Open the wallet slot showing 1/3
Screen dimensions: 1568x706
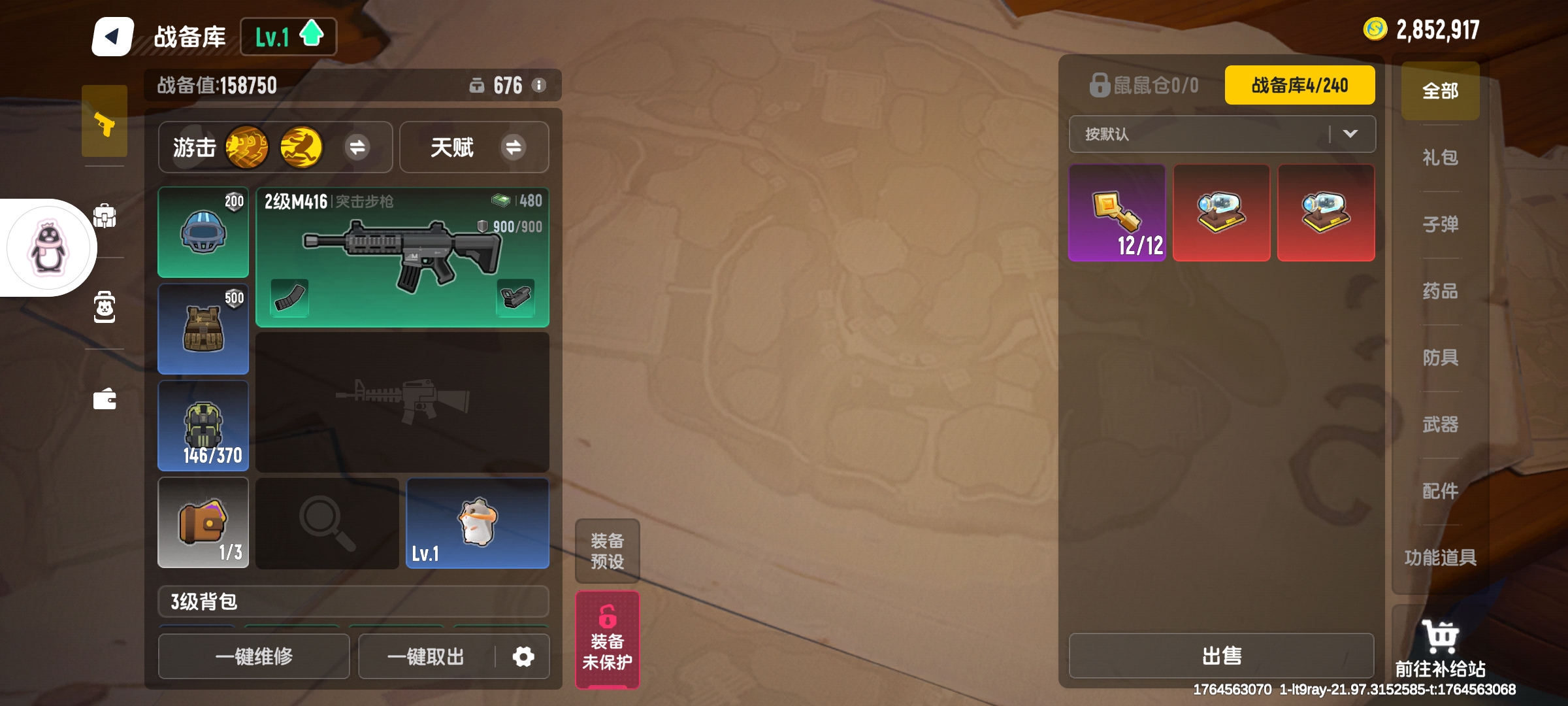(203, 522)
